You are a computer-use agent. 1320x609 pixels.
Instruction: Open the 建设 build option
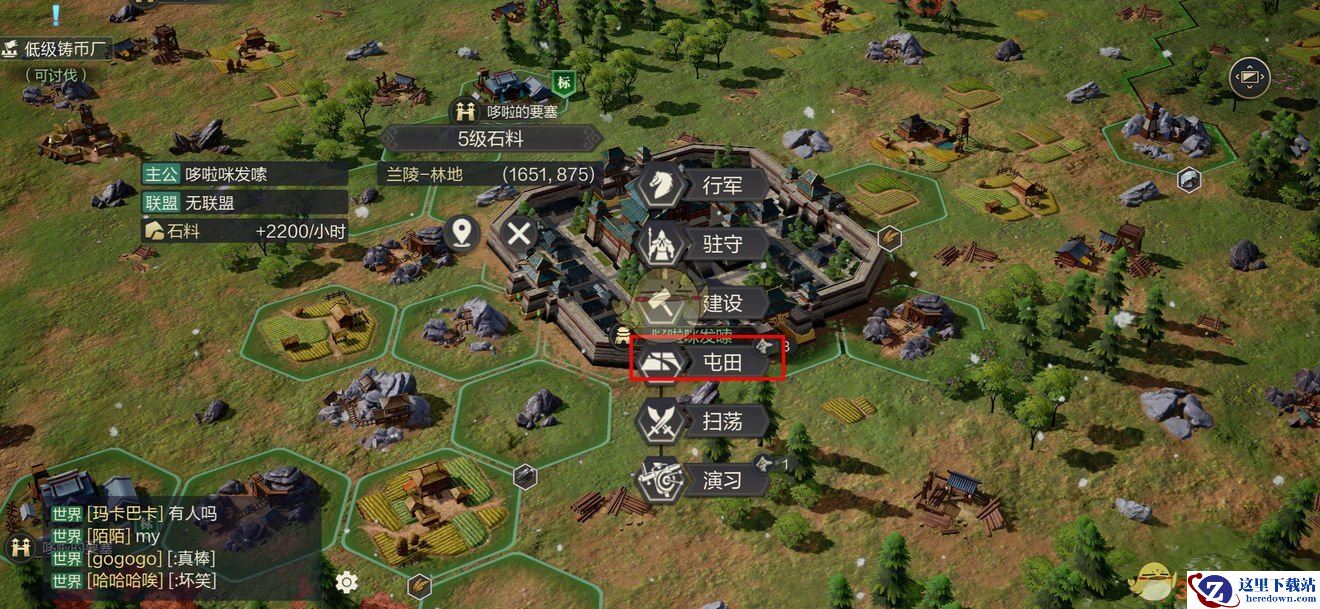point(706,303)
